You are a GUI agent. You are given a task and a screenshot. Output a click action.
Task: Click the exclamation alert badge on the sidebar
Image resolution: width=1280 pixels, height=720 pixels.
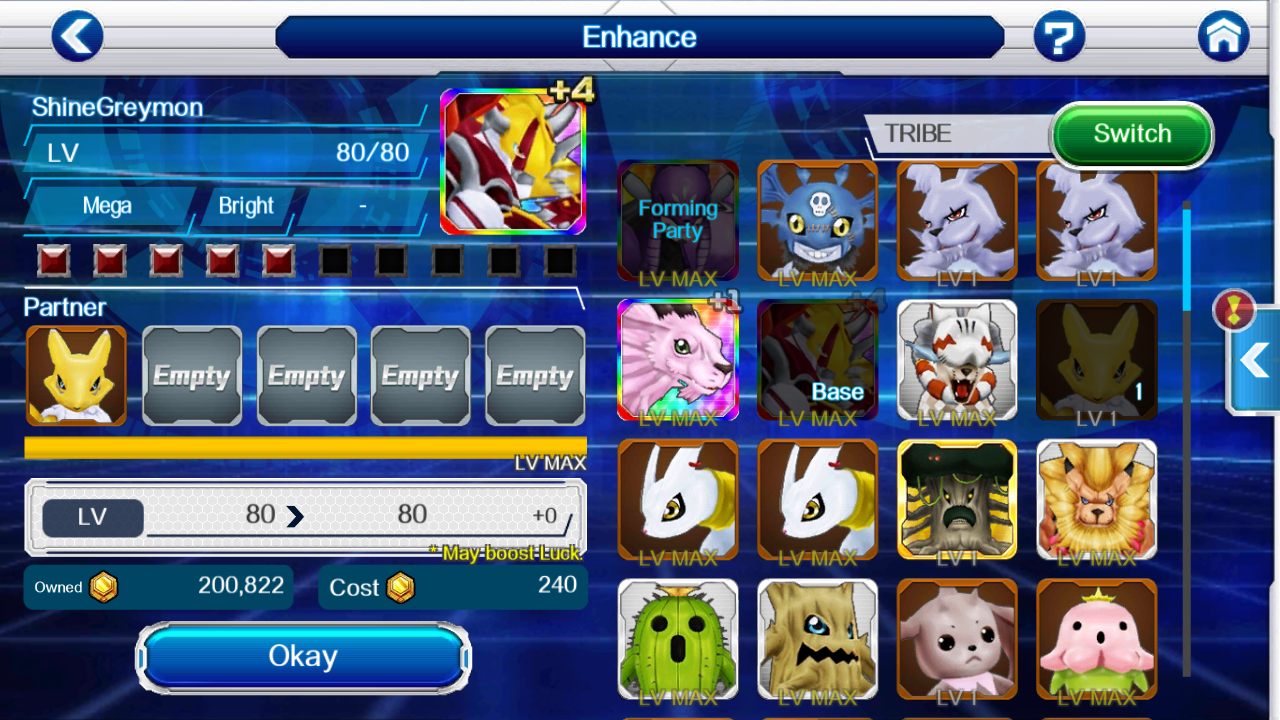point(1235,309)
